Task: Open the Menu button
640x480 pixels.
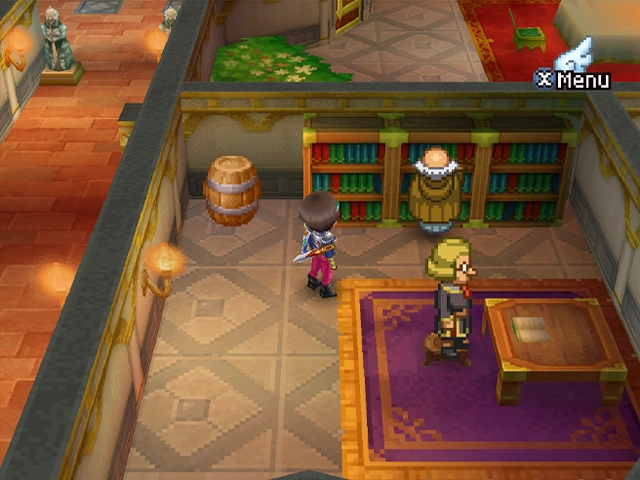Action: (x=574, y=78)
